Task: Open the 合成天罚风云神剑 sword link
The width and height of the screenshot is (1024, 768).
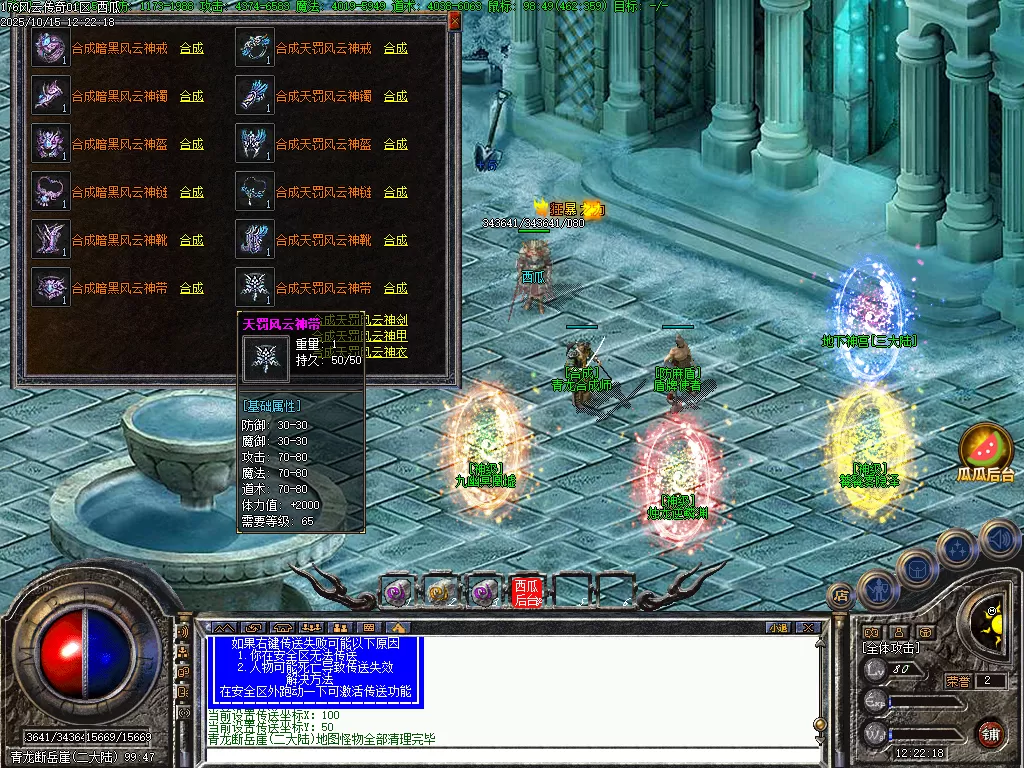Action: [x=385, y=320]
